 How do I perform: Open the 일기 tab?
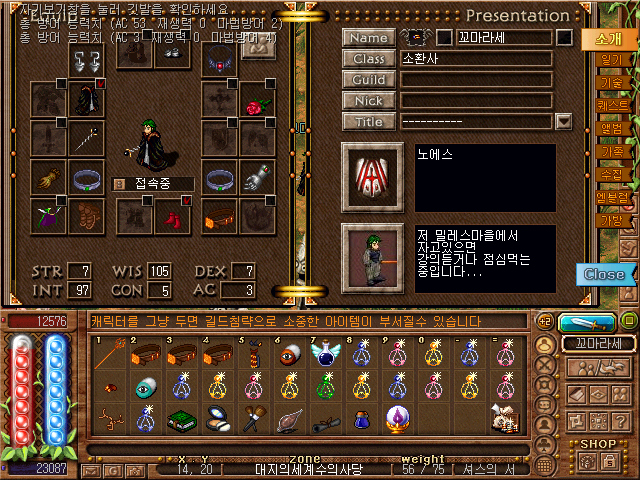tap(610, 60)
